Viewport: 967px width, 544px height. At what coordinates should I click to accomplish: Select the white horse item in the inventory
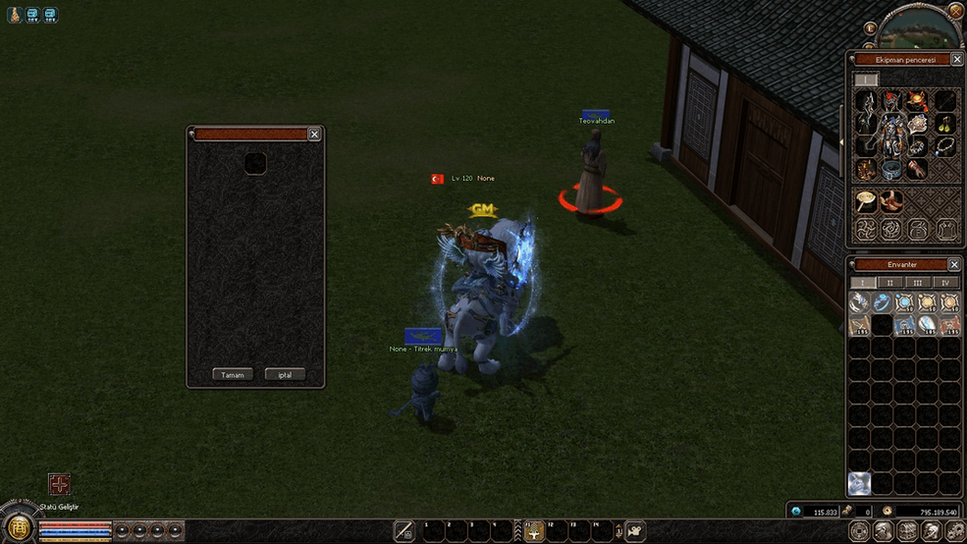click(x=859, y=484)
